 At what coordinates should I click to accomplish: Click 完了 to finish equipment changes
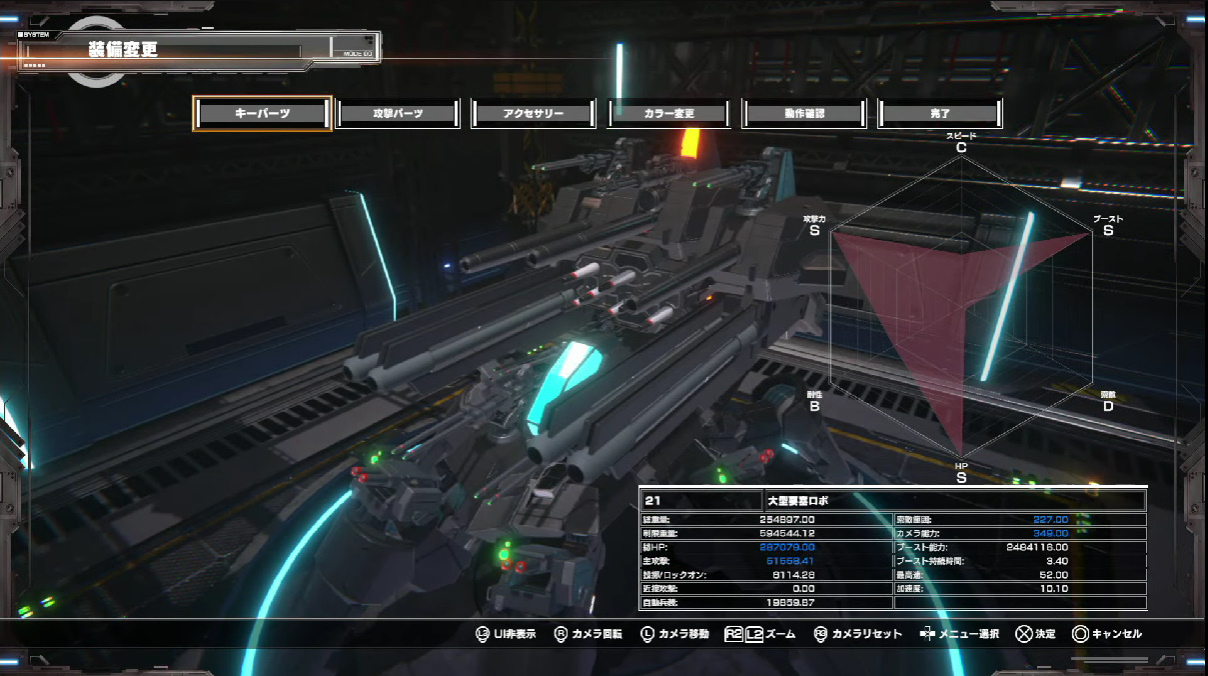click(x=939, y=114)
